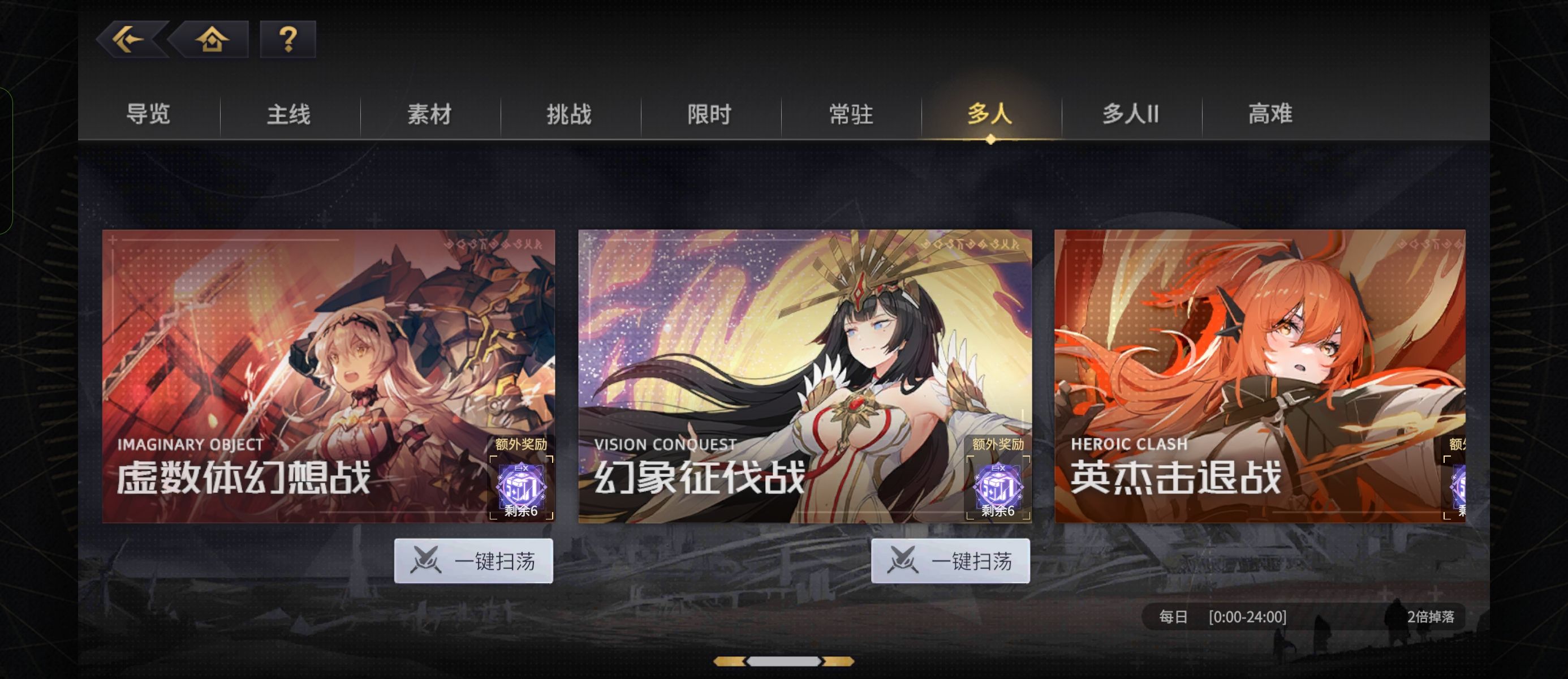
Task: Switch to the 多人II tab
Action: 1131,114
